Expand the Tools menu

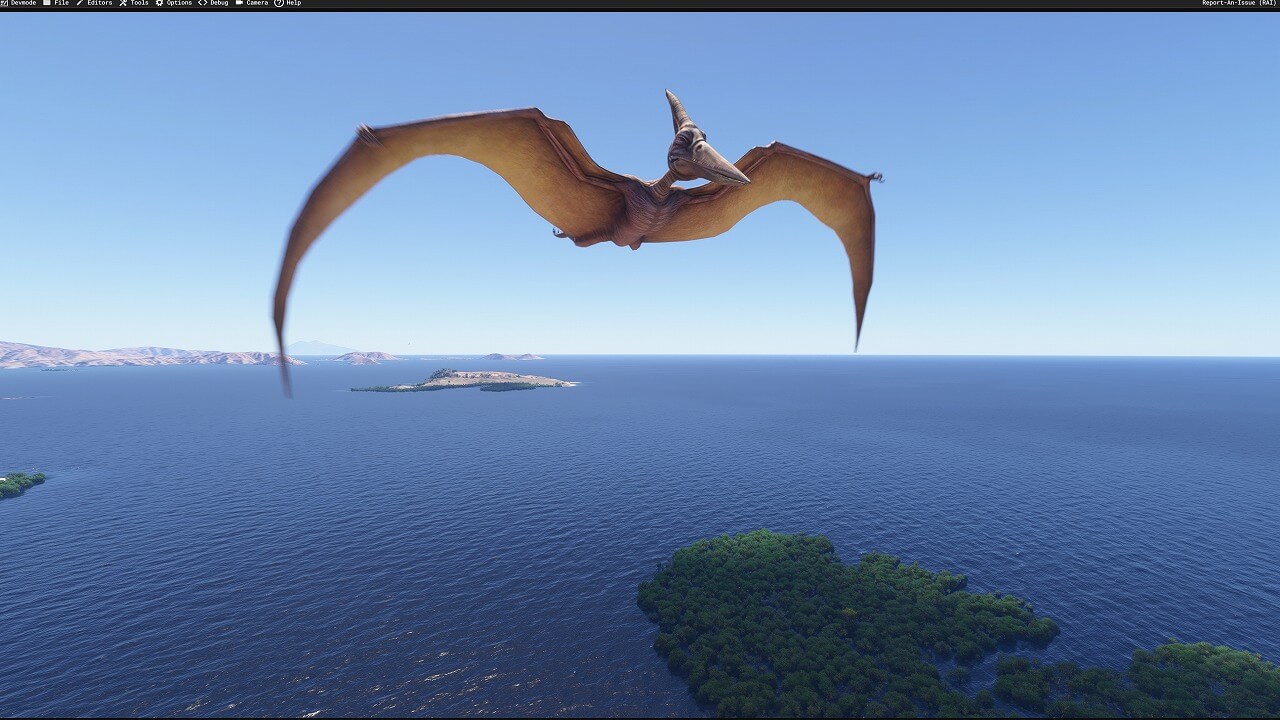[x=136, y=3]
